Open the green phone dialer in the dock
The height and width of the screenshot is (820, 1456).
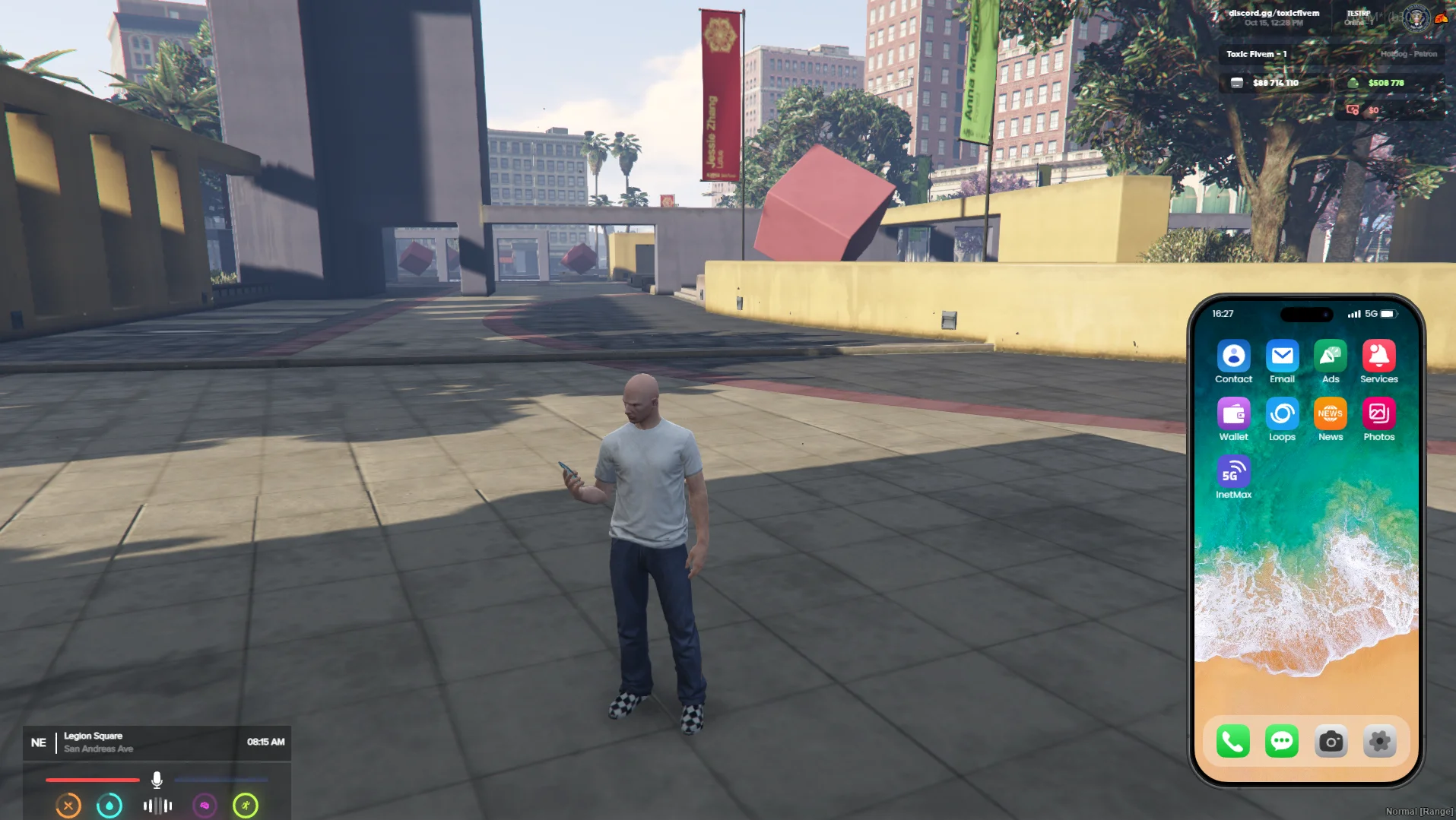point(1233,741)
